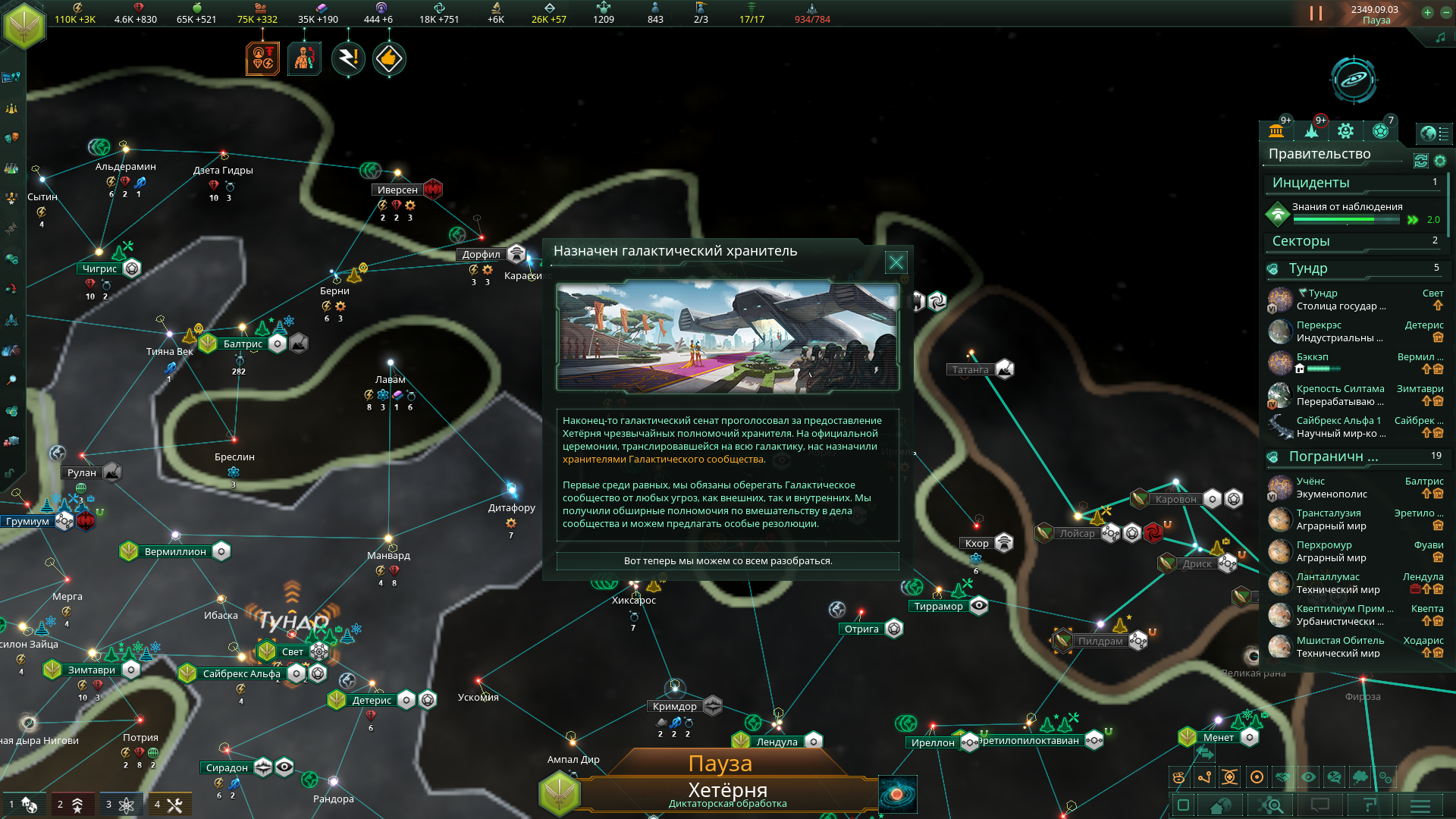Open the orange alert notification icon
This screenshot has height=819, width=1456.
click(262, 58)
